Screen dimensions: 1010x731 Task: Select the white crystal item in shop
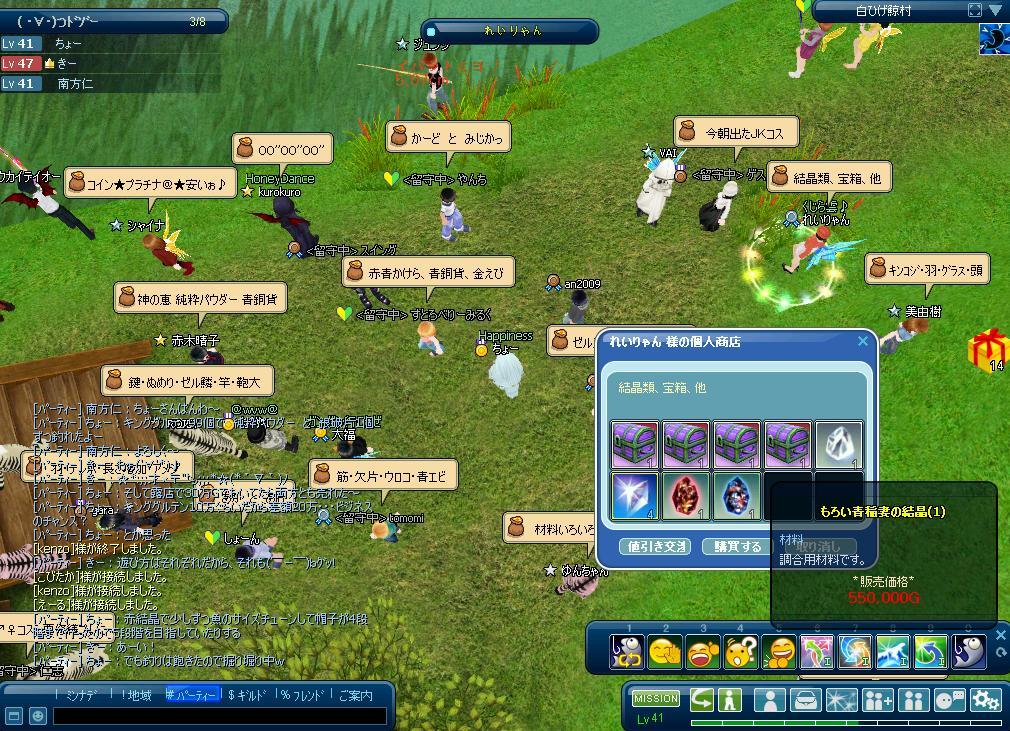click(838, 445)
